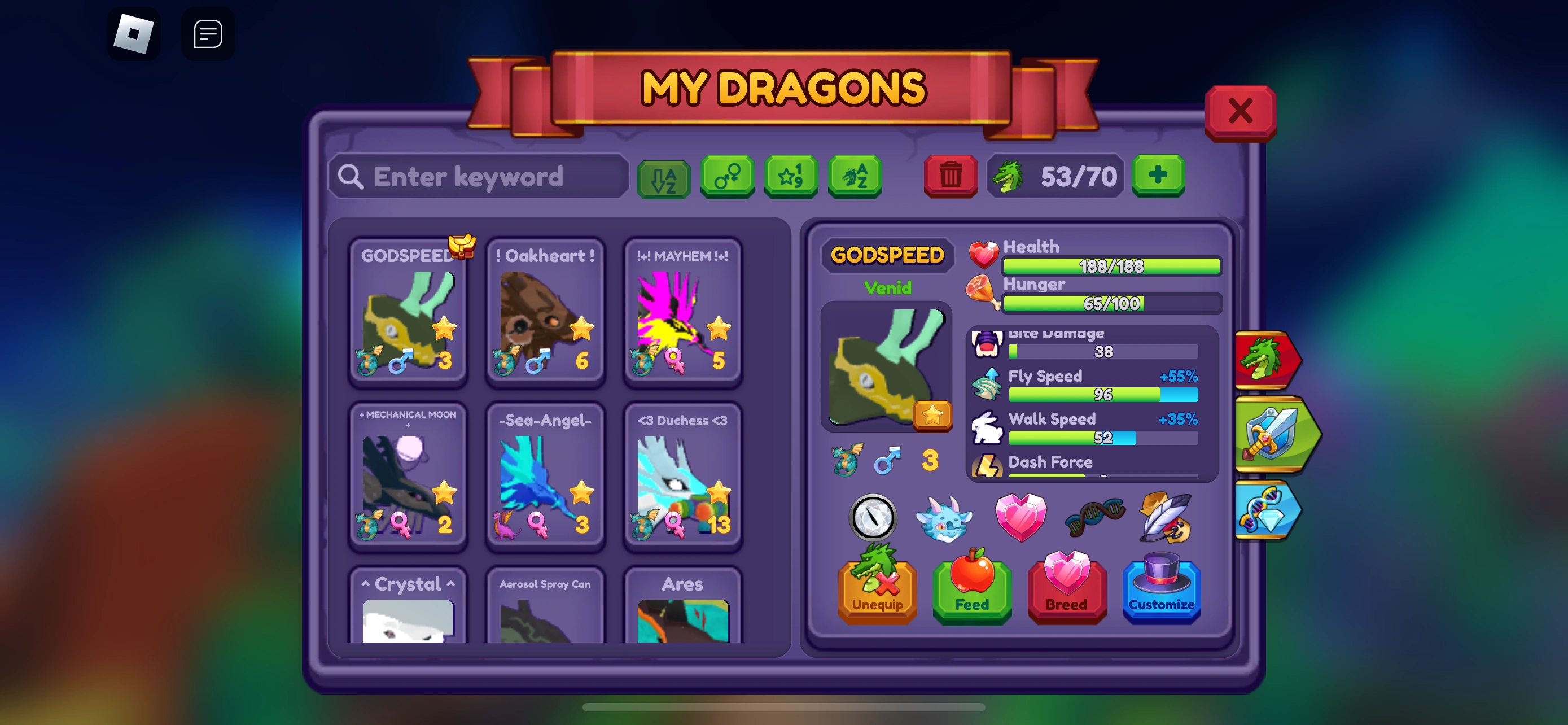Open the Roblox menu icon
1568x725 pixels.
(134, 33)
